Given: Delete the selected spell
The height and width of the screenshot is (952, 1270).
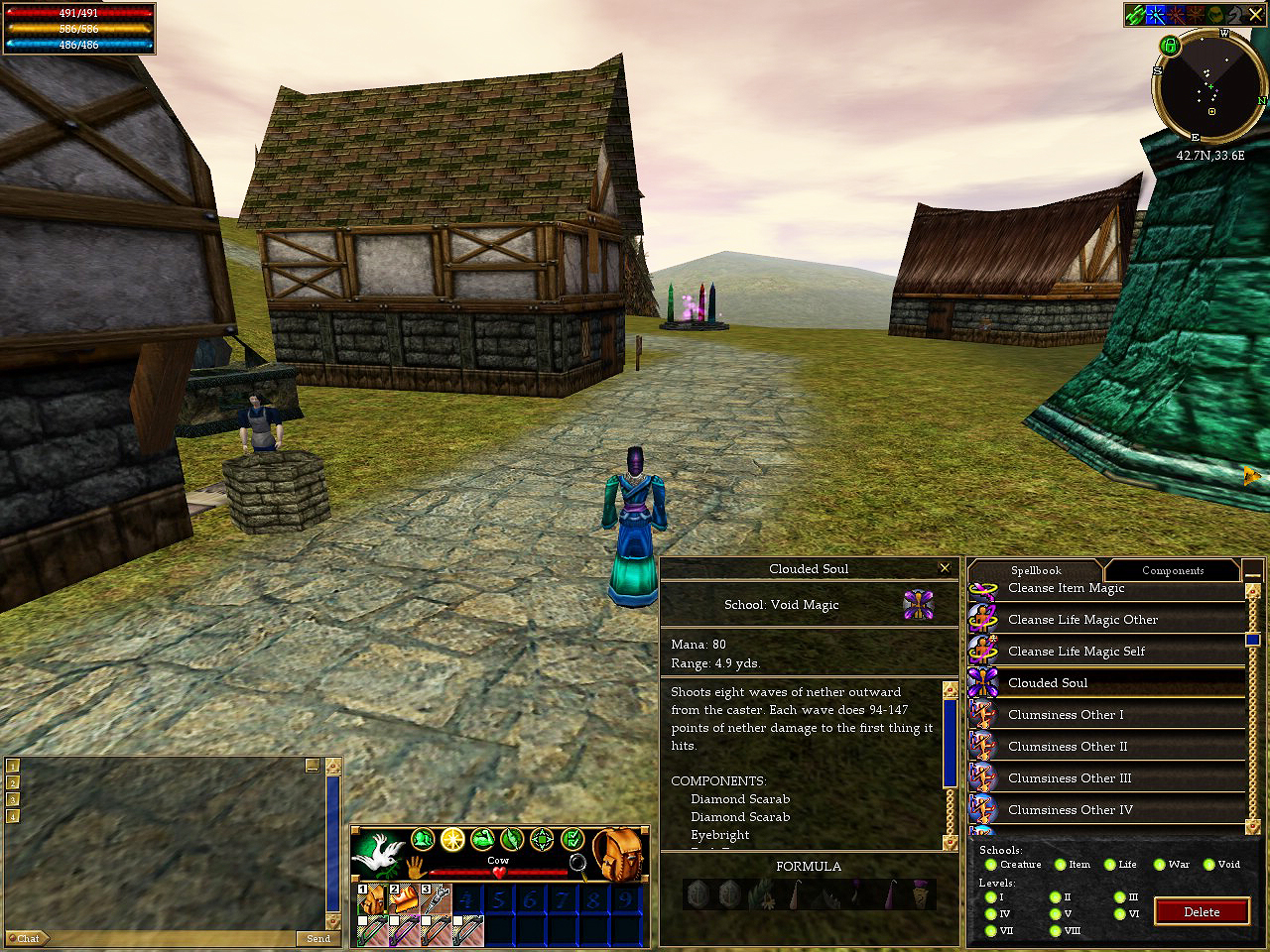Looking at the screenshot, I should [x=1201, y=912].
